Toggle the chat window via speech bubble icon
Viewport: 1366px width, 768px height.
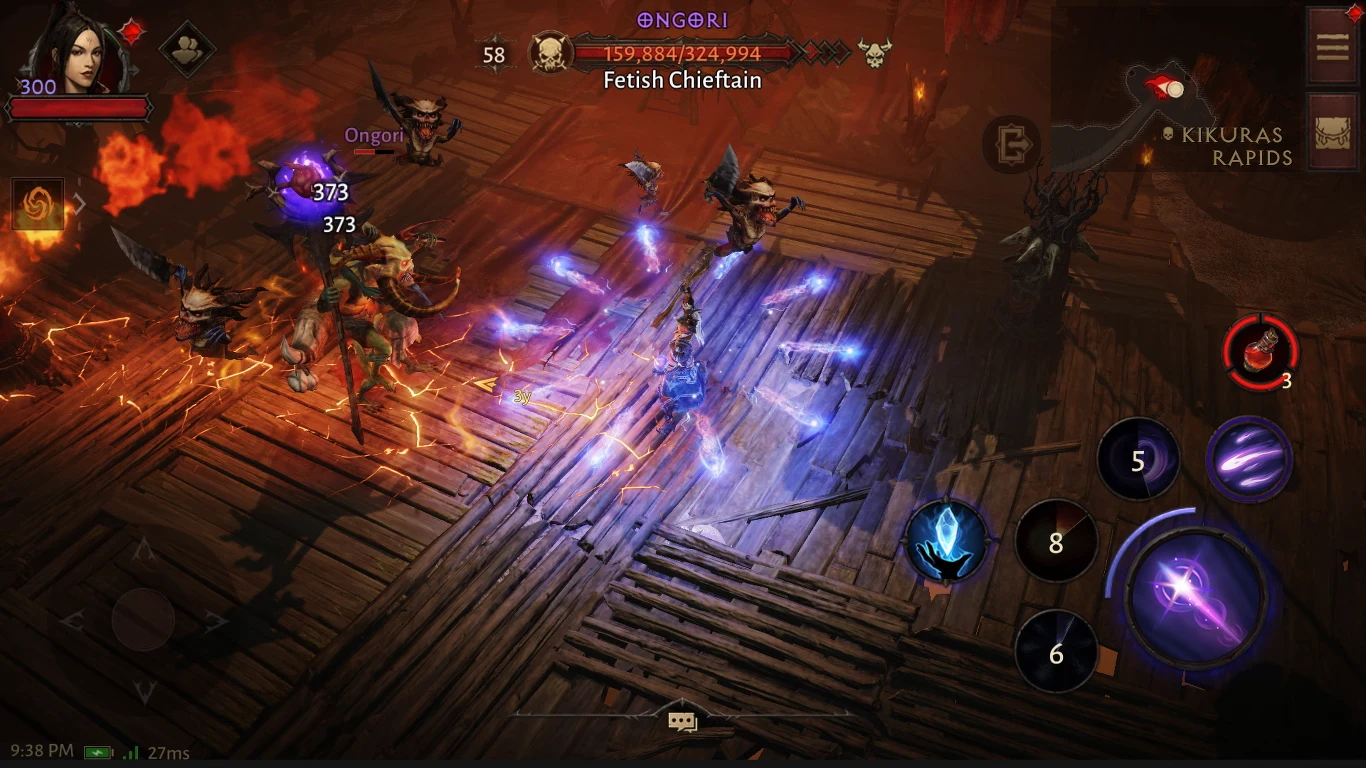click(x=682, y=719)
